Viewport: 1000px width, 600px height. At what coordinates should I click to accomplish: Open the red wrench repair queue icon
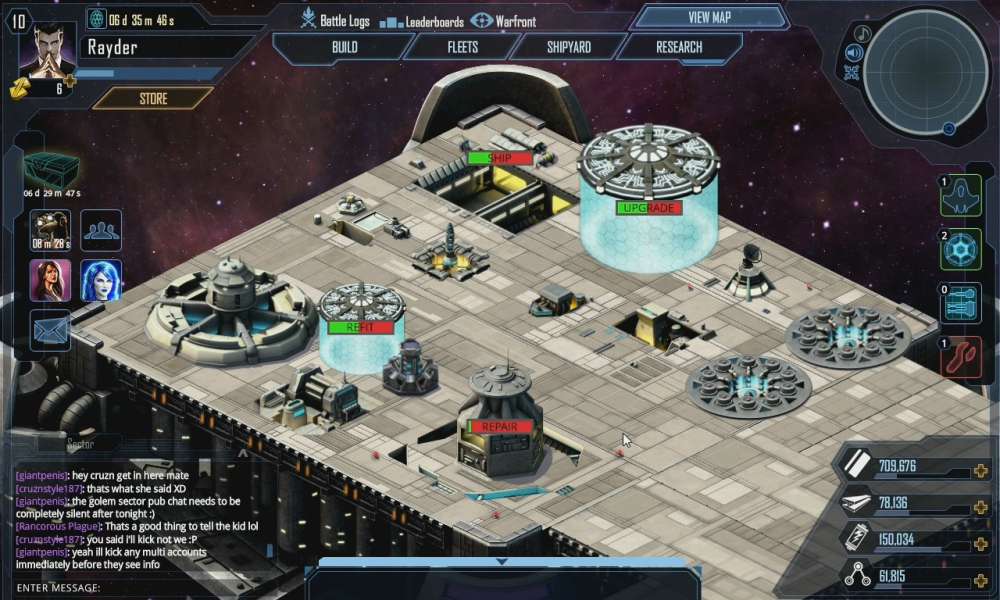pyautogui.click(x=961, y=357)
